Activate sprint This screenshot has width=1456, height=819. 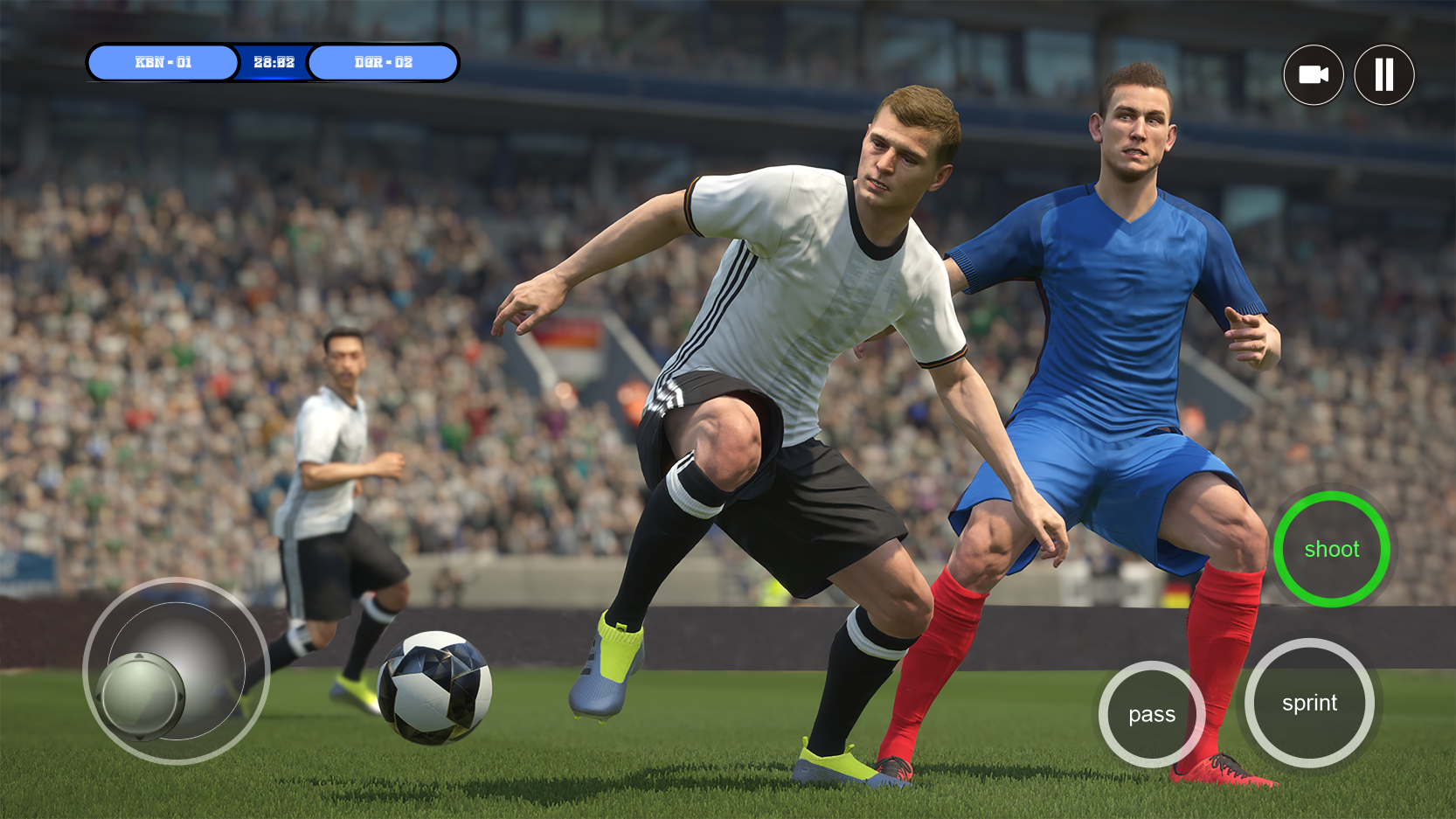tap(1309, 704)
